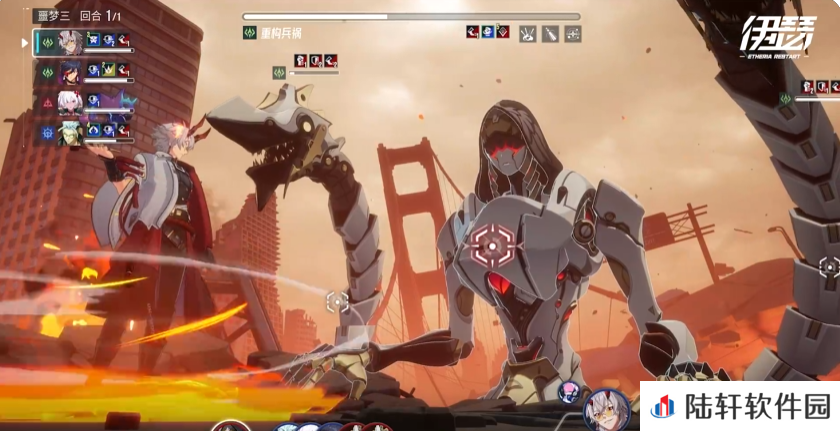Open the boss skill icon with a crosshair

pyautogui.click(x=573, y=33)
